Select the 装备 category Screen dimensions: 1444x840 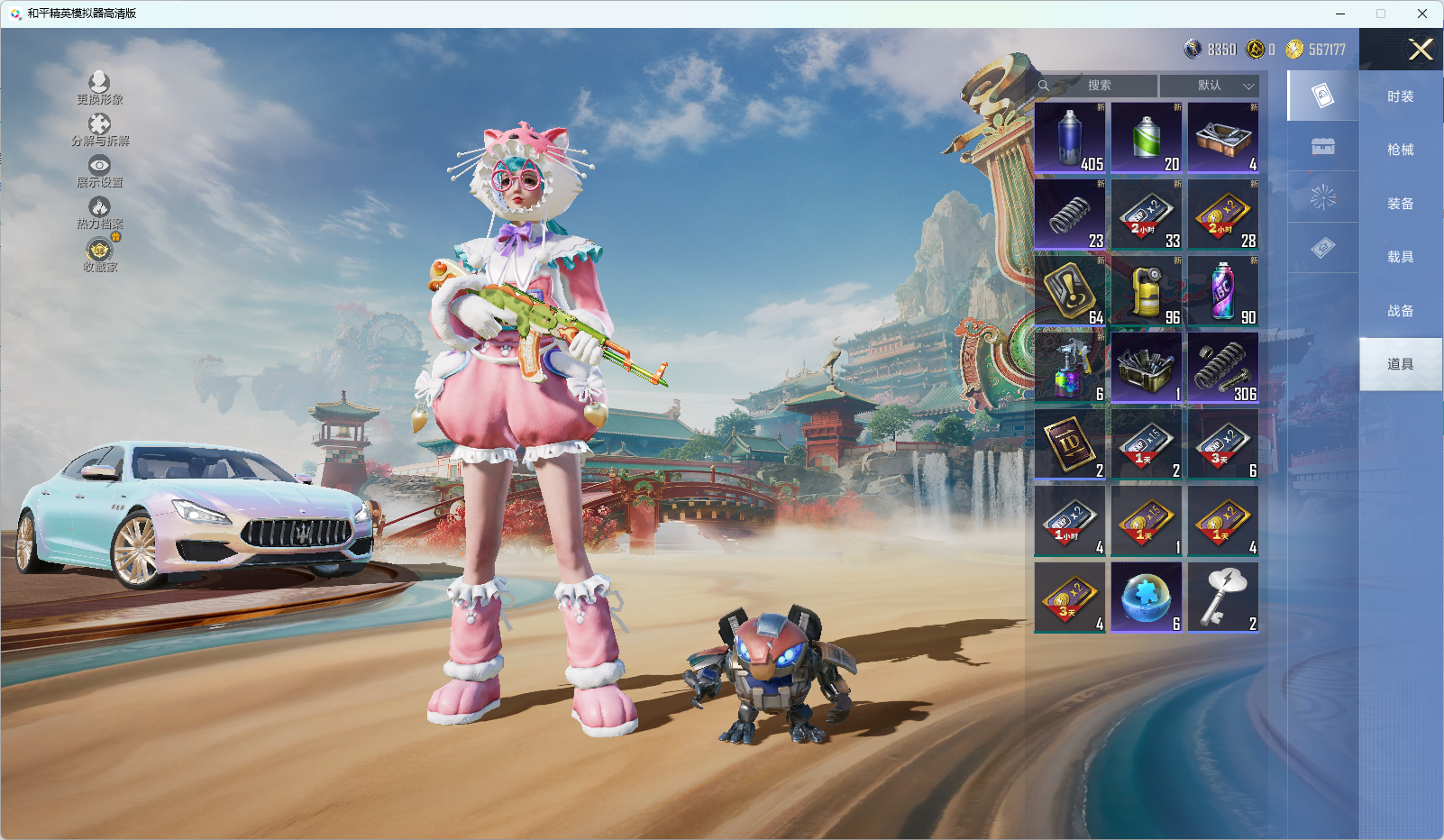(x=1400, y=204)
